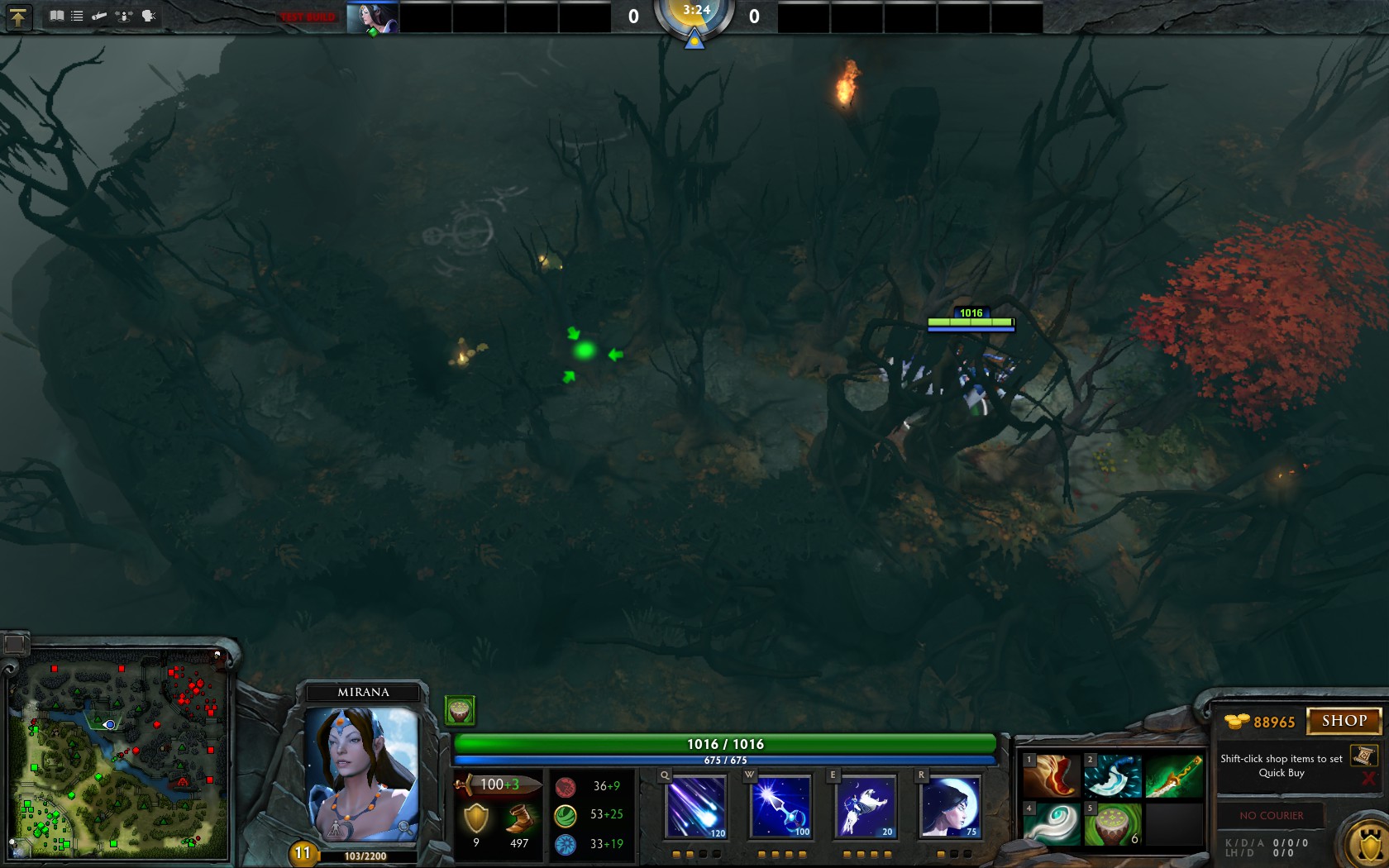Clear Quick Buy with the red X
The width and height of the screenshot is (1389, 868).
pyautogui.click(x=1368, y=778)
